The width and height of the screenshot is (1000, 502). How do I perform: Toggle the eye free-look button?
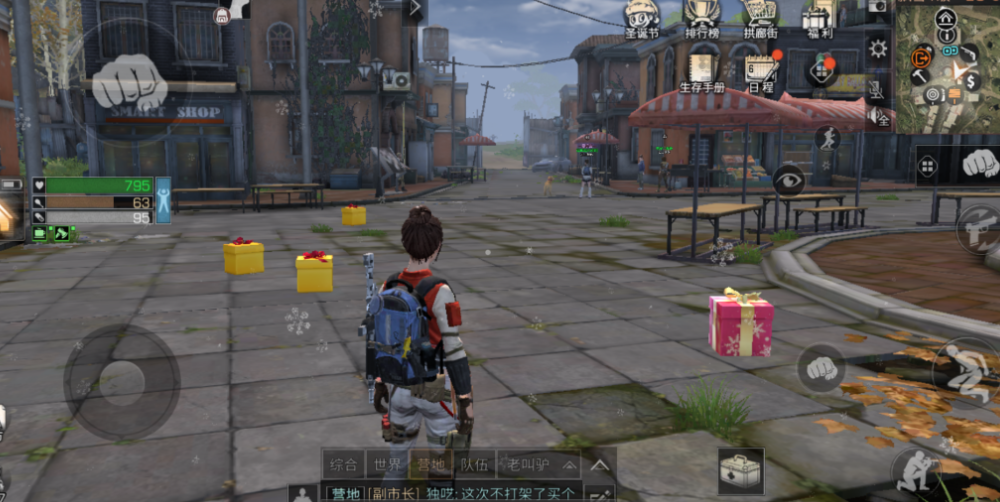(x=788, y=180)
